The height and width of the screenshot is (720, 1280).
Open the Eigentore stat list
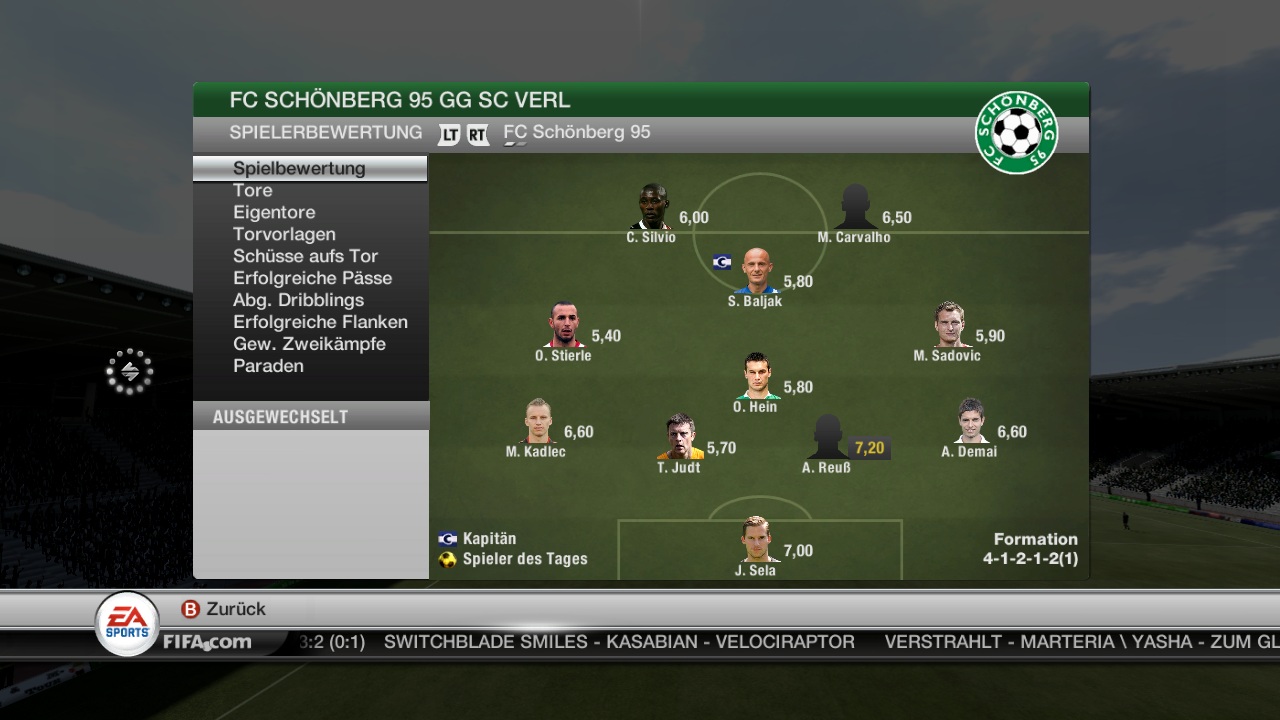[274, 212]
